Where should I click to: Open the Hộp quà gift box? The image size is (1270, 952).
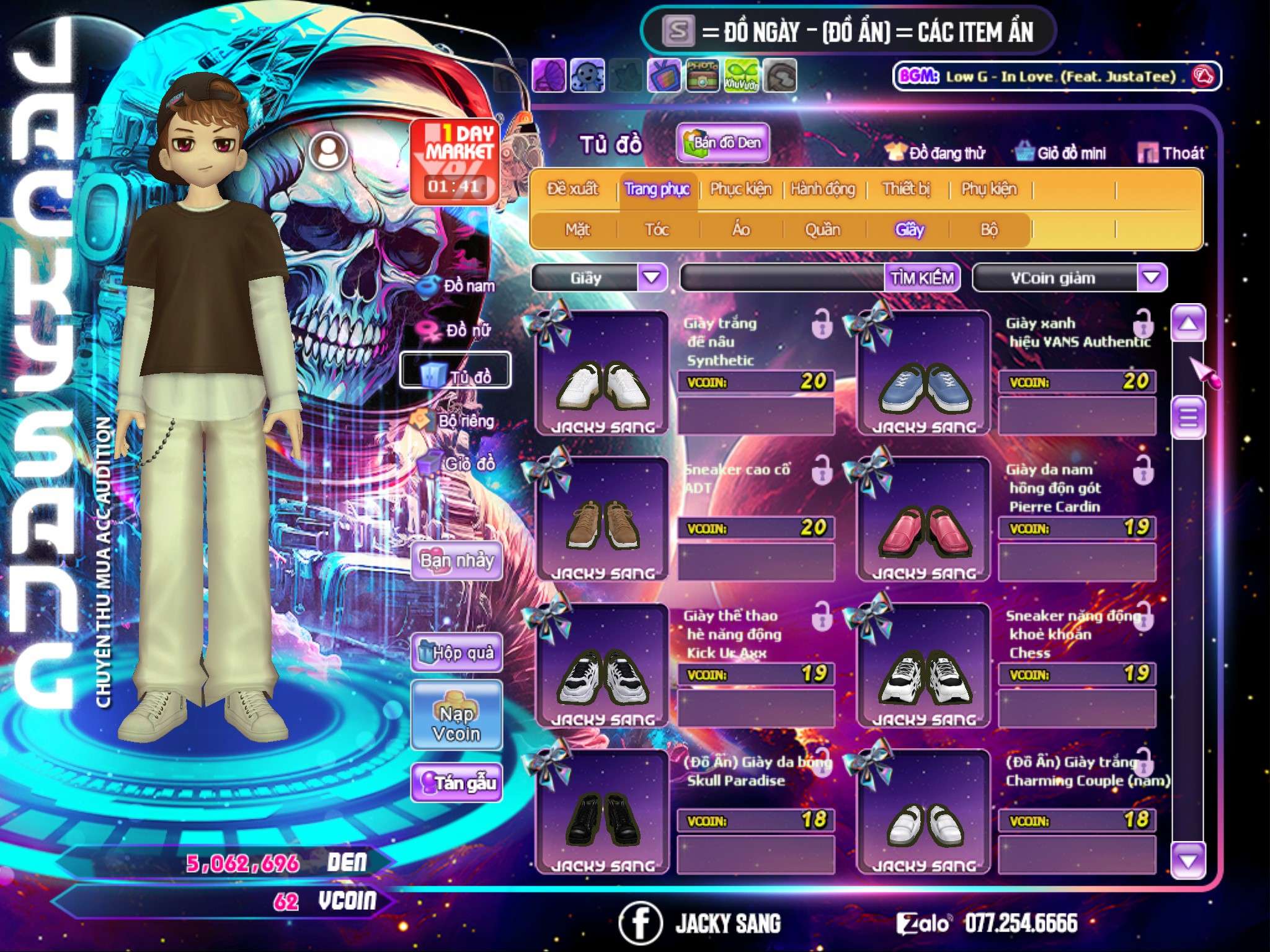[x=456, y=653]
